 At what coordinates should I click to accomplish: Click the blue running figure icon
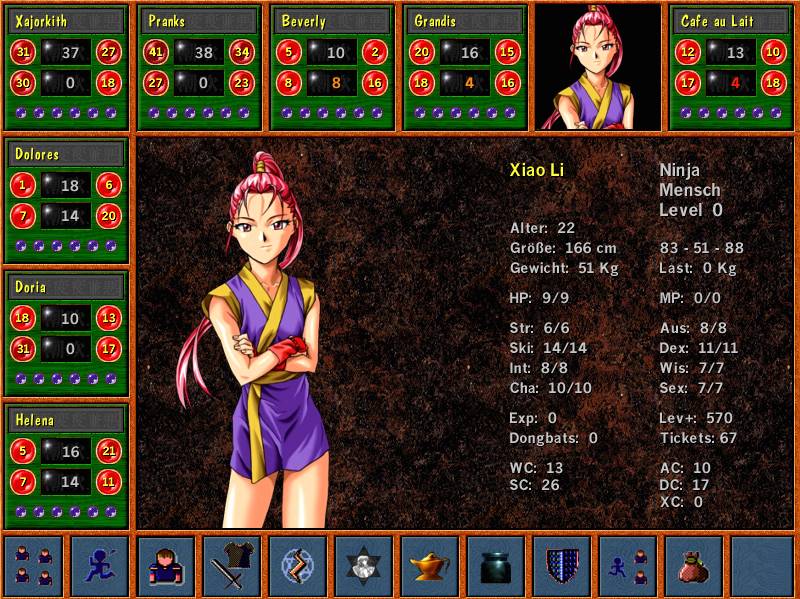(x=100, y=565)
